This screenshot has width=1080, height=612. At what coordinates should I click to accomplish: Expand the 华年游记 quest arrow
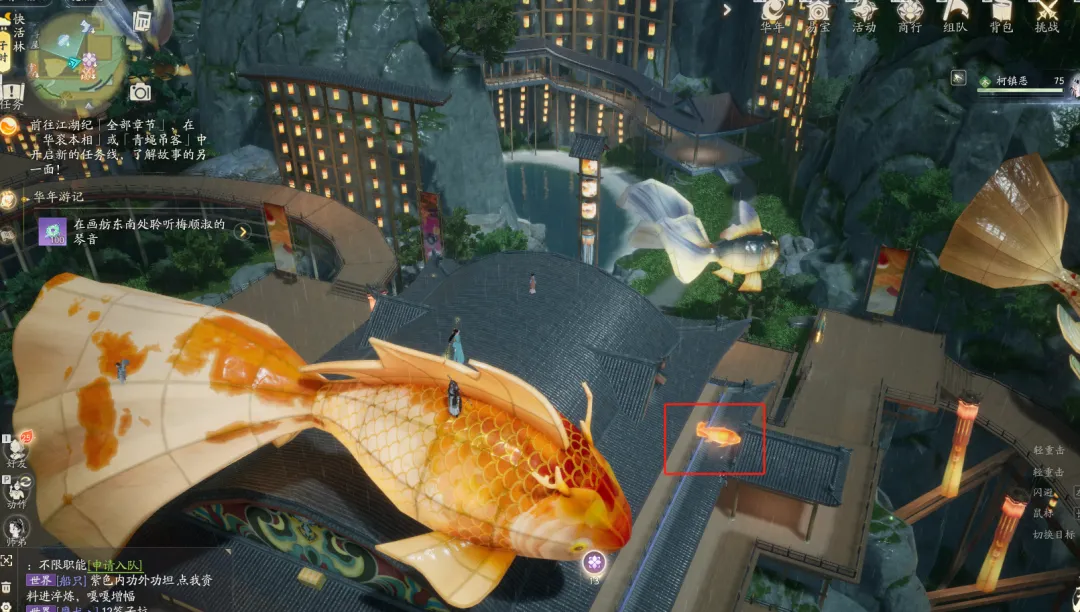click(x=242, y=232)
